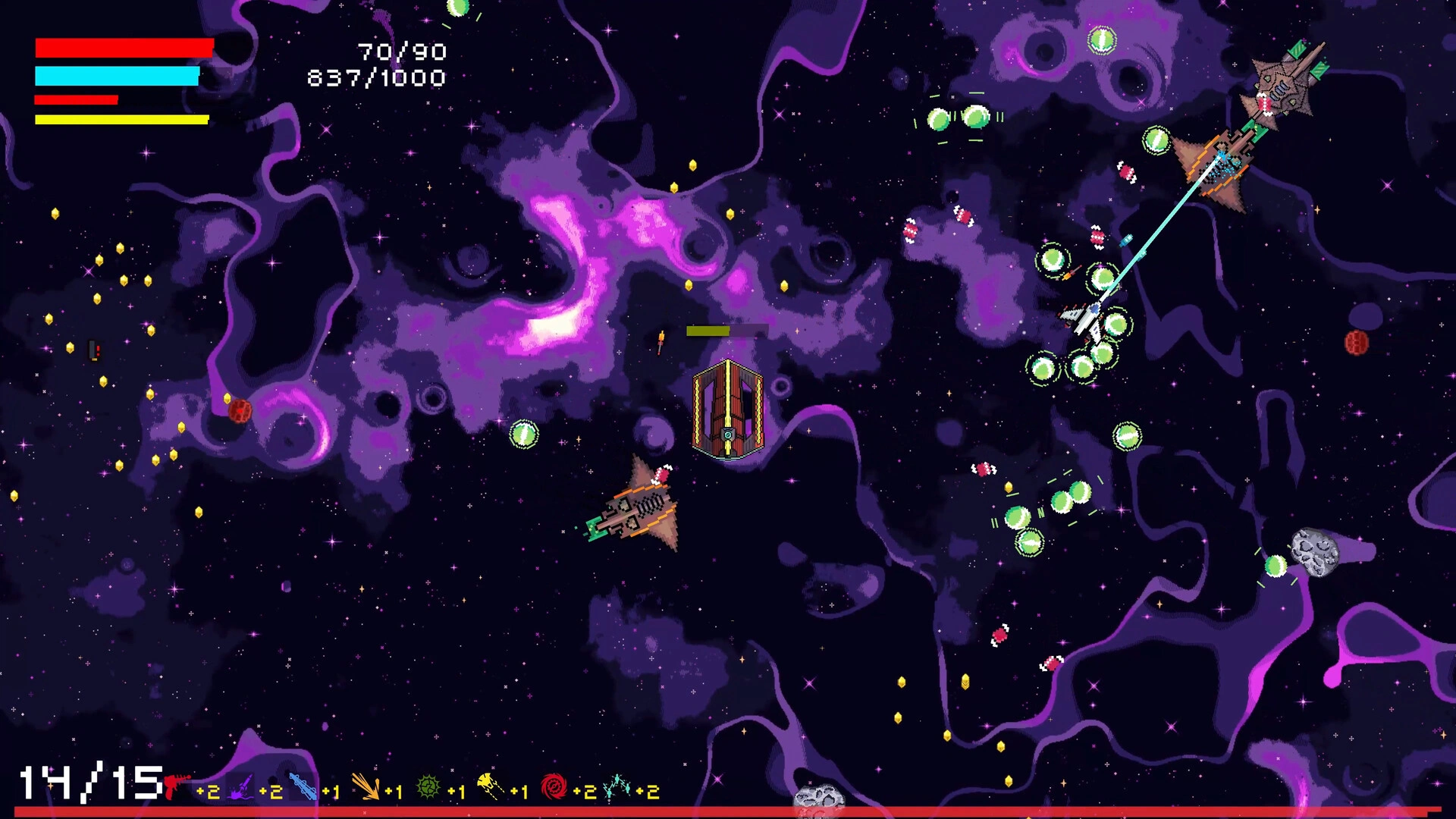Click the olive boss health bar above the chest
The width and height of the screenshot is (1456, 819).
pyautogui.click(x=709, y=330)
